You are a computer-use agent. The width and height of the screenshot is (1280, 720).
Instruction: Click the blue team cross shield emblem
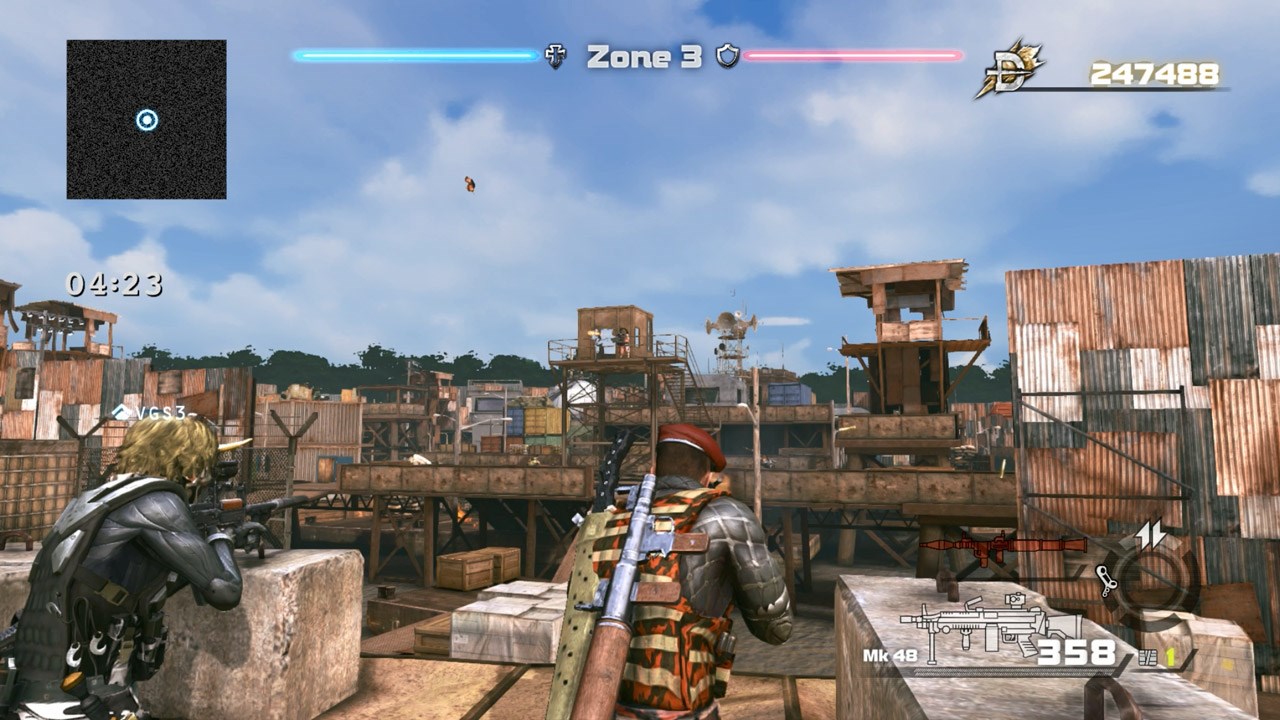point(555,56)
